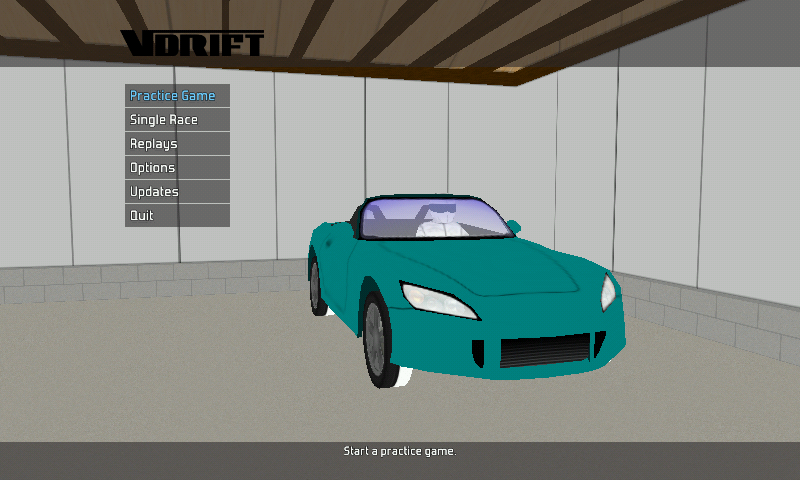The image size is (800, 480).
Task: Start a Practice Game
Action: (x=176, y=96)
